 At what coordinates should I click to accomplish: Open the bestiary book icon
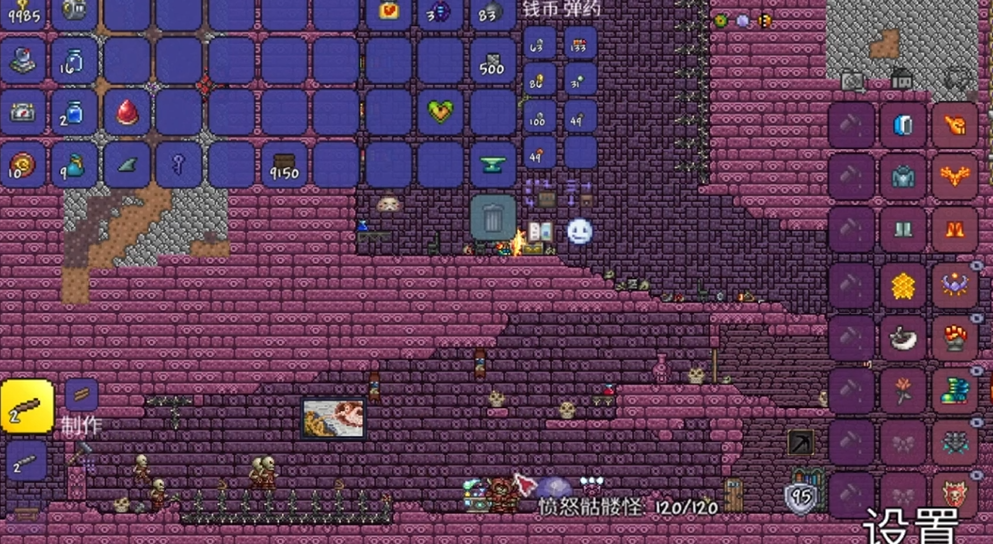coord(540,232)
